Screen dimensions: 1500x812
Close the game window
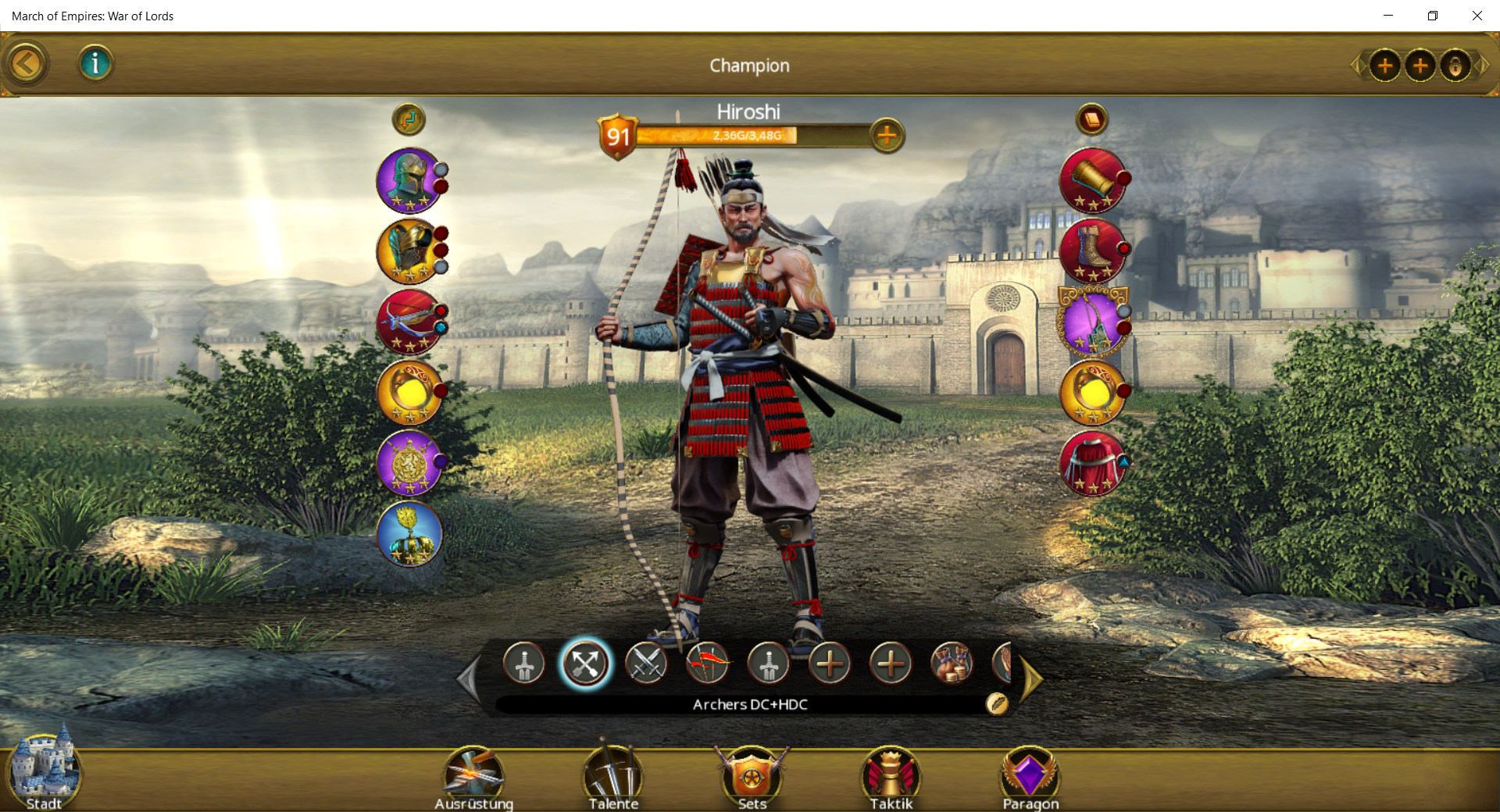click(1477, 16)
